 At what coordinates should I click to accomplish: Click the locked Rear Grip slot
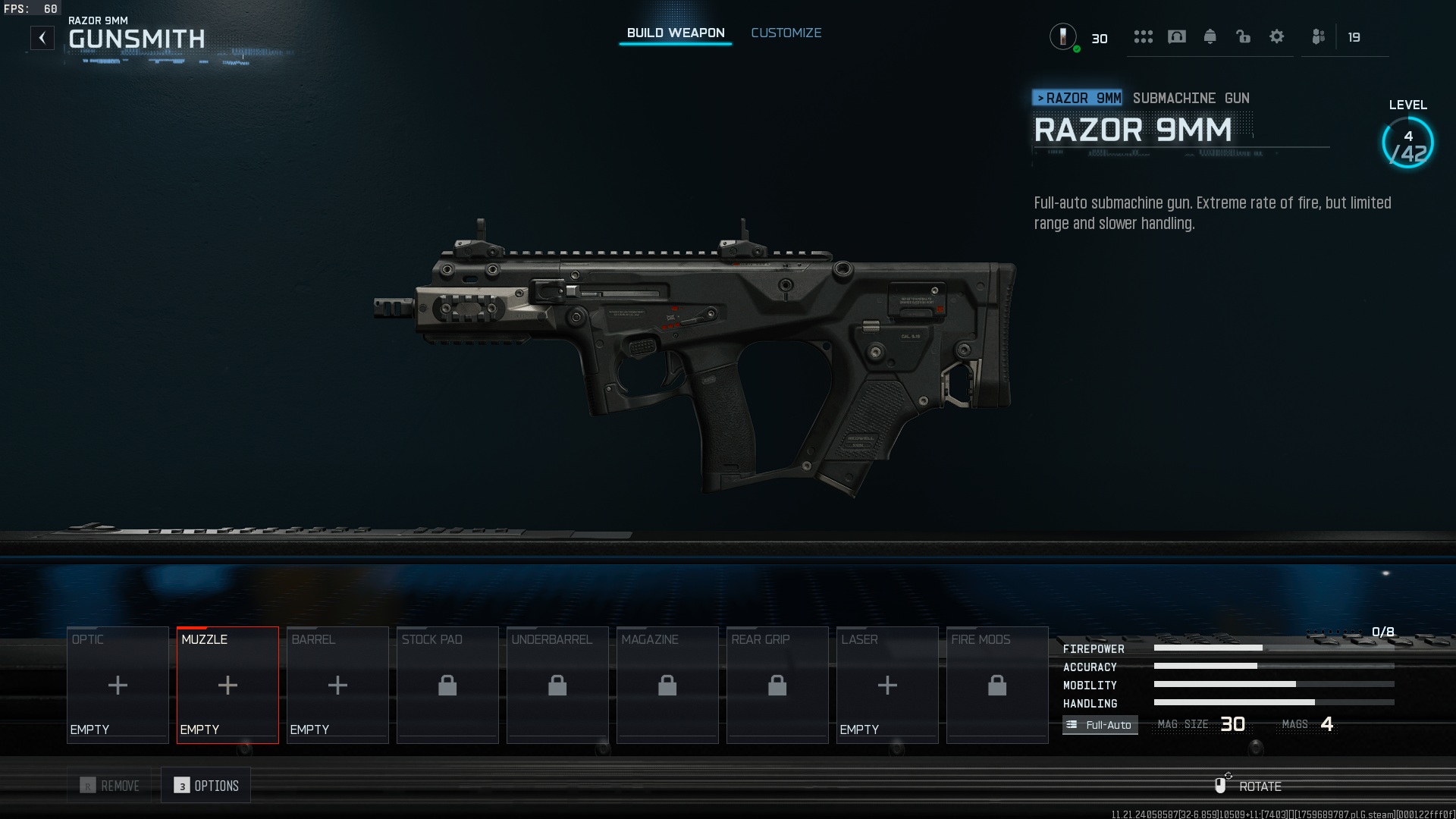(x=777, y=685)
